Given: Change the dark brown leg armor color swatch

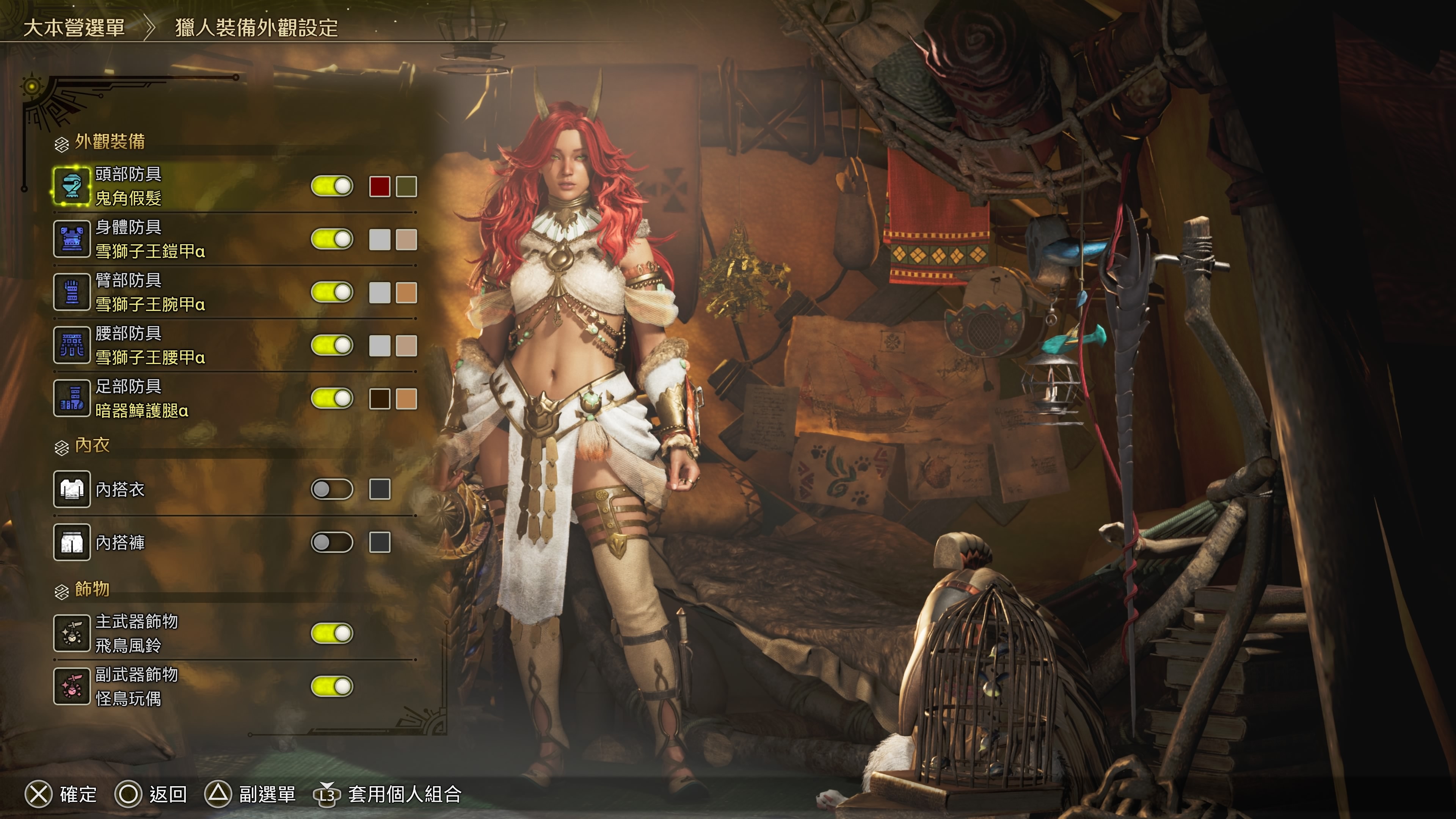Looking at the screenshot, I should coord(379,399).
